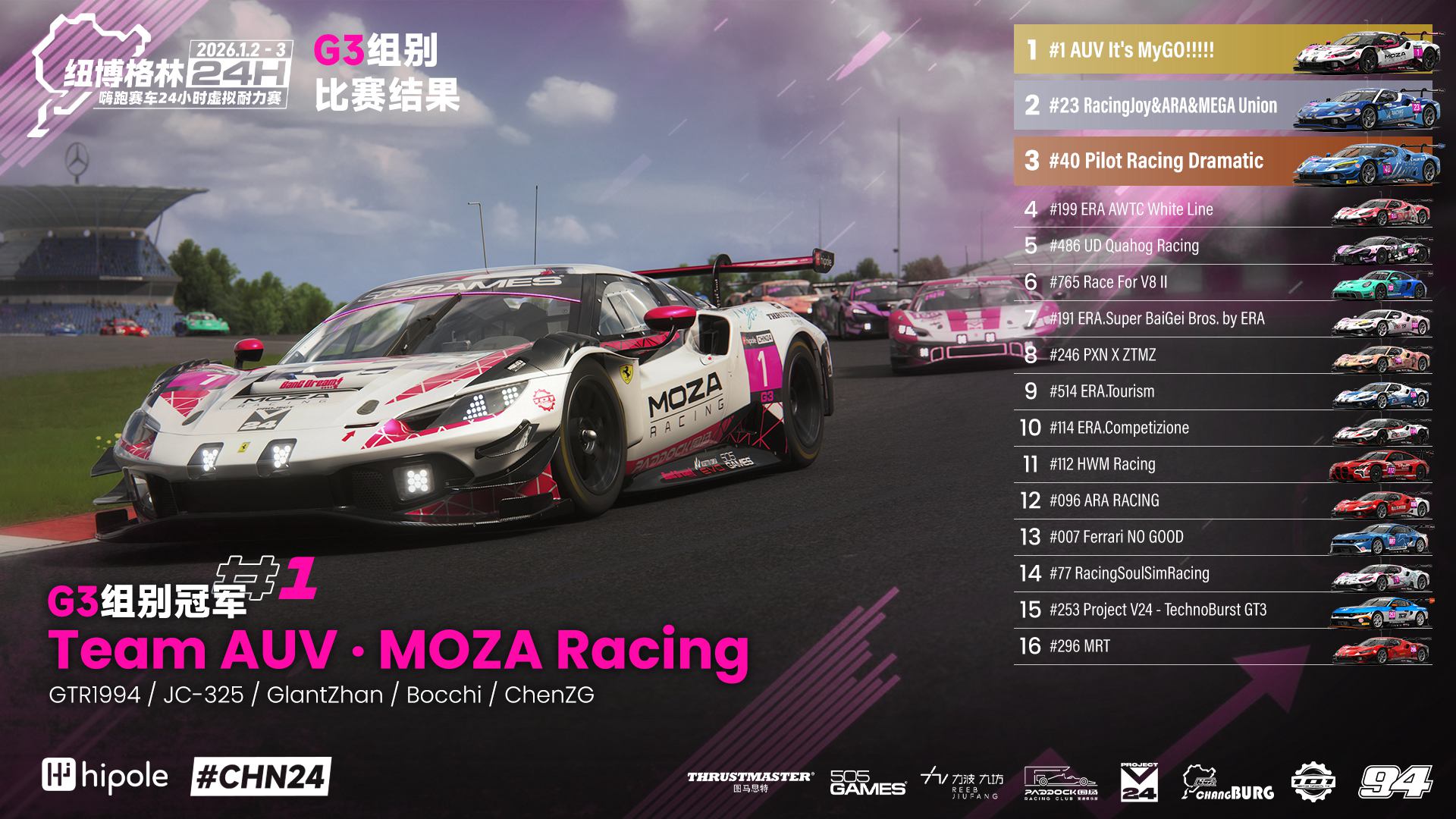1456x819 pixels.
Task: Open the 505 Games sponsor logo
Action: coord(868,783)
